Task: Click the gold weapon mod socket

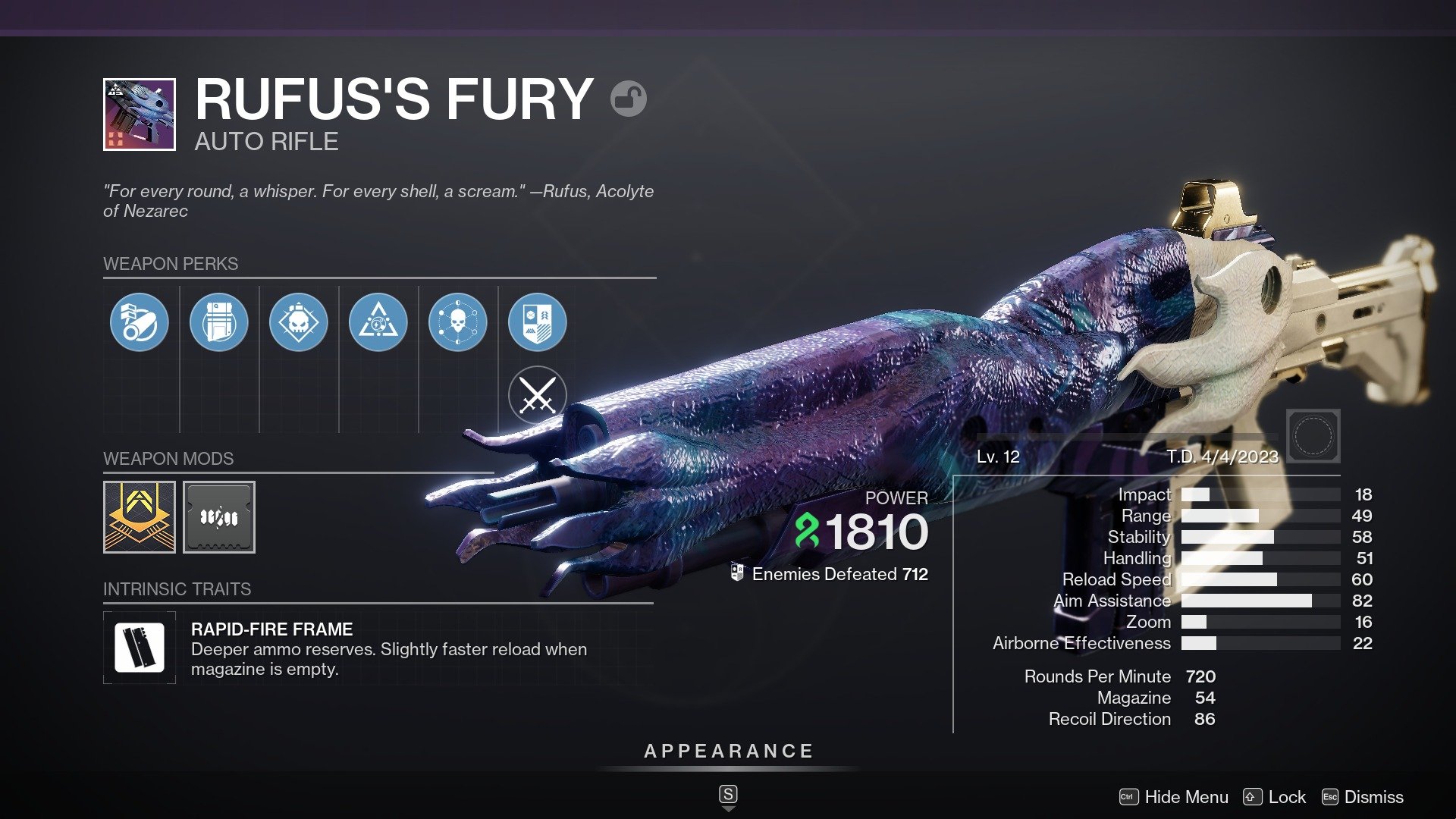Action: (x=139, y=516)
